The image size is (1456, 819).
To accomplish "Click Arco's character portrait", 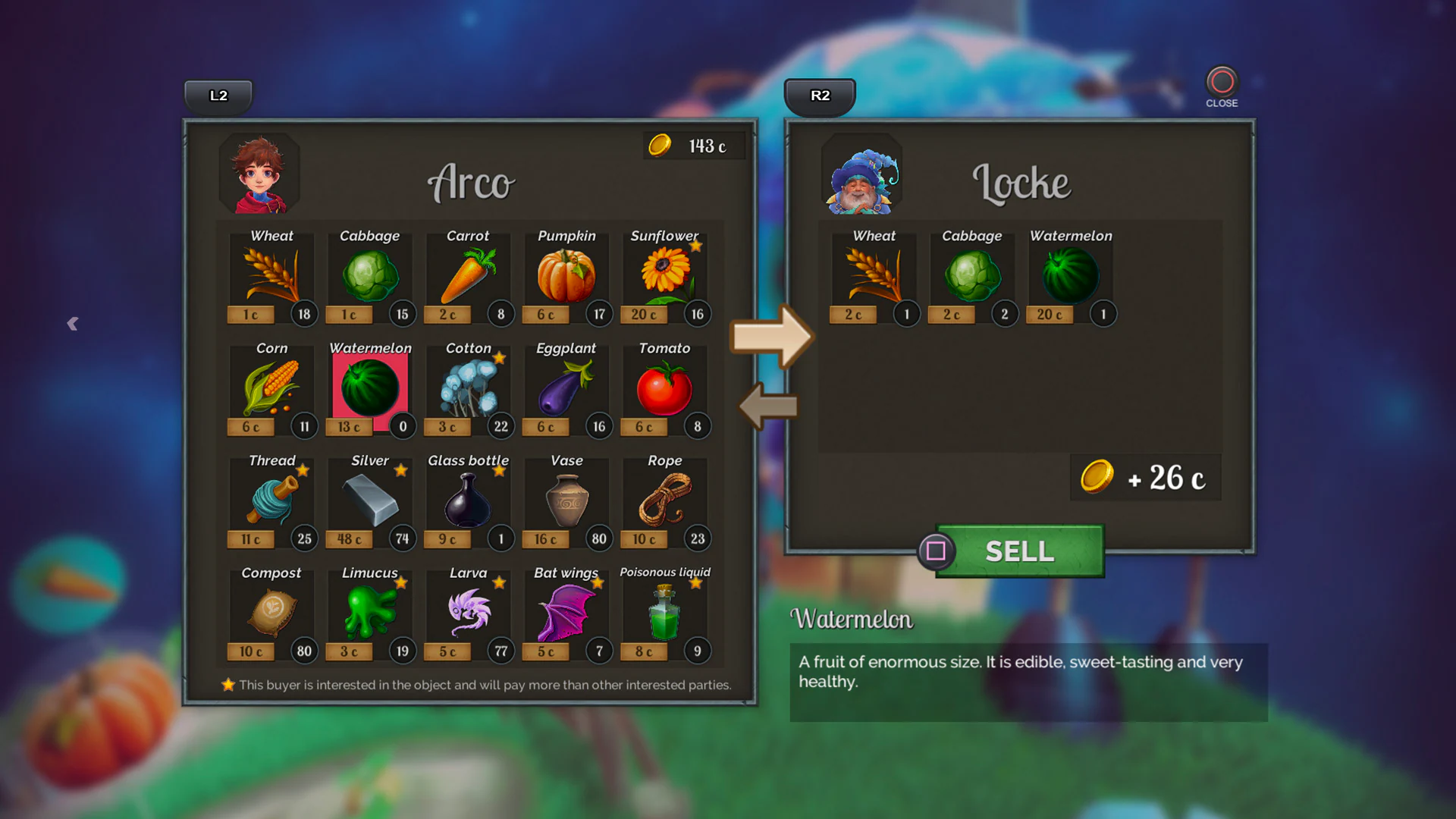I will [259, 173].
